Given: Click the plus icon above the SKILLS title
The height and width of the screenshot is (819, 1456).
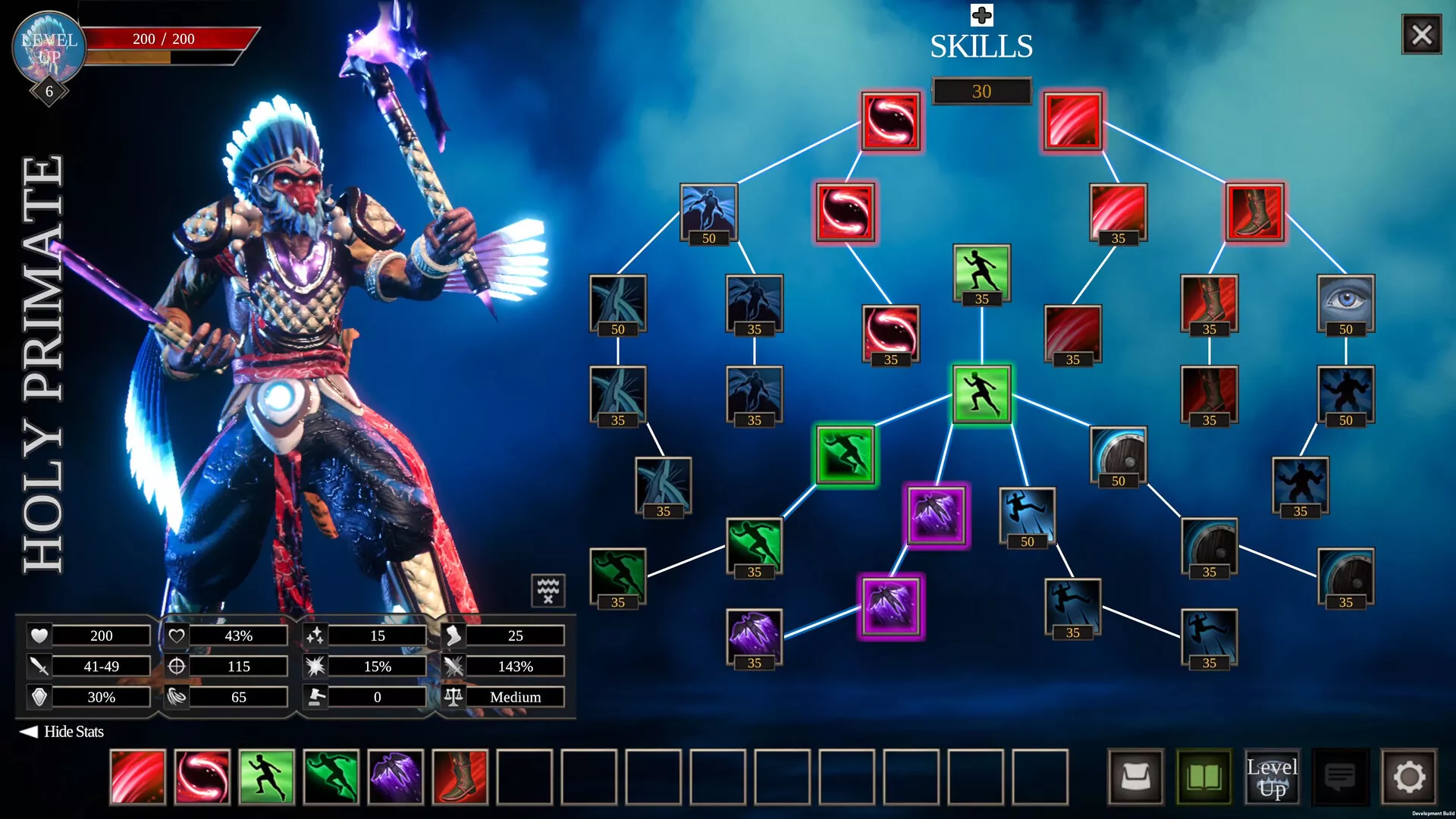Looking at the screenshot, I should click(x=981, y=15).
